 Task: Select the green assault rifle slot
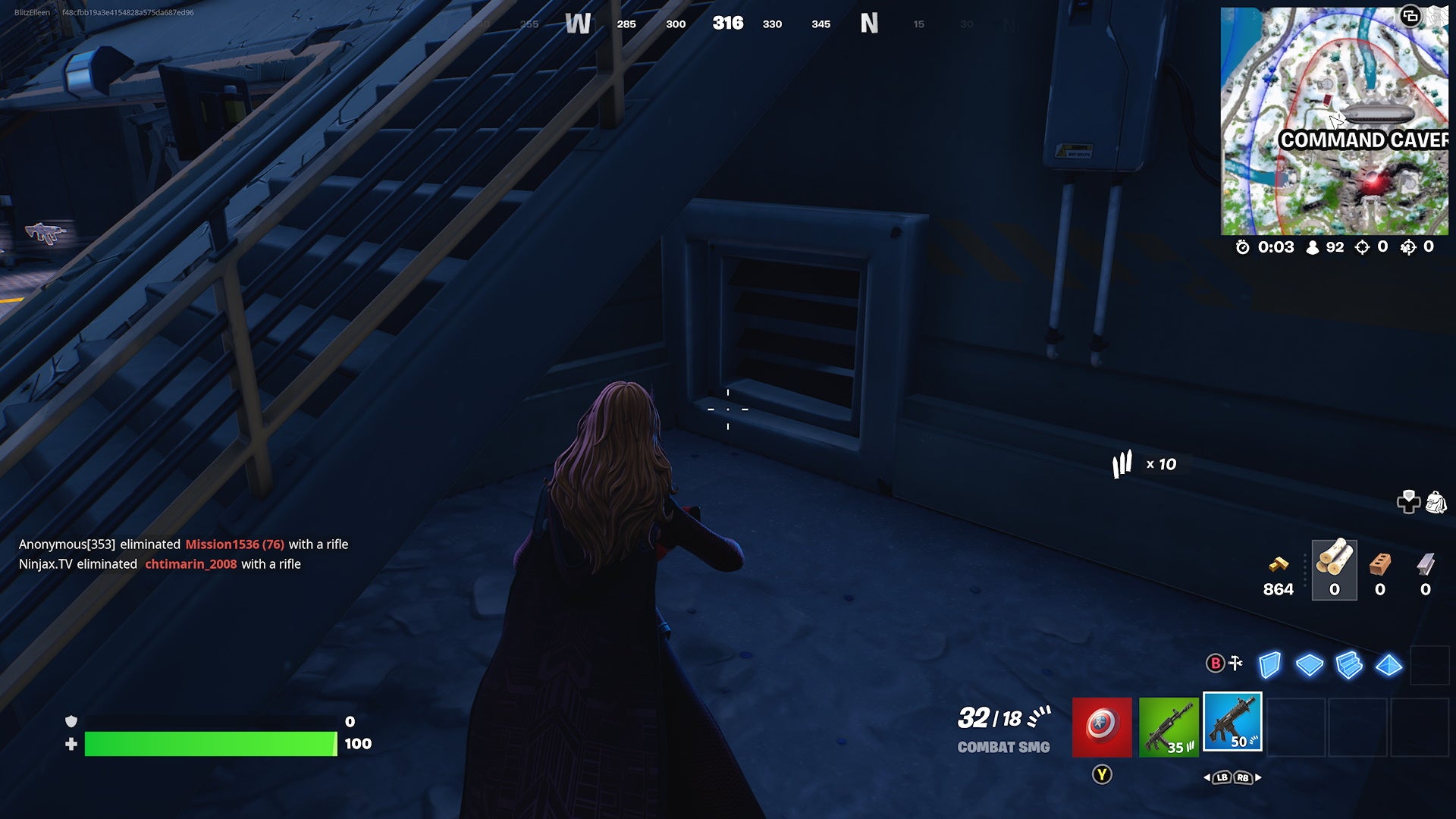(x=1167, y=728)
